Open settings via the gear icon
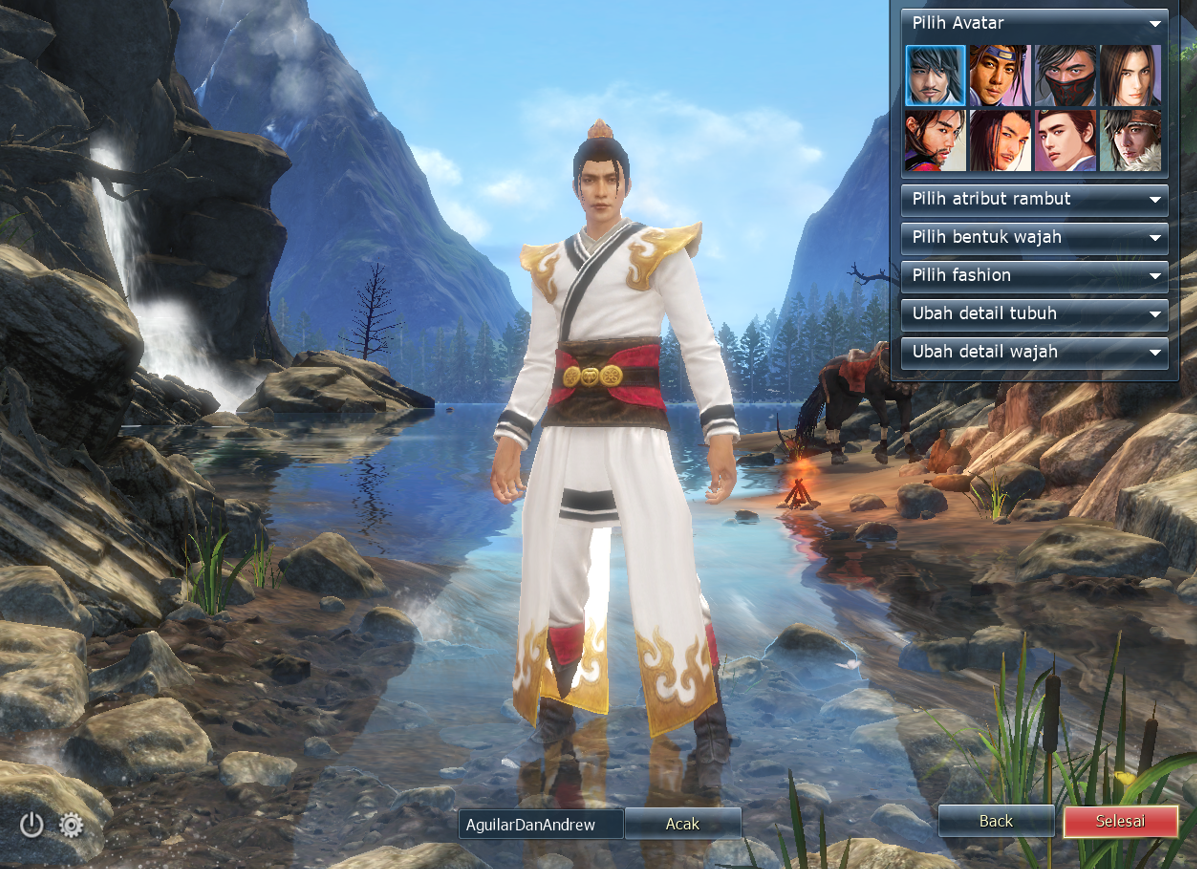This screenshot has height=869, width=1197. click(71, 825)
